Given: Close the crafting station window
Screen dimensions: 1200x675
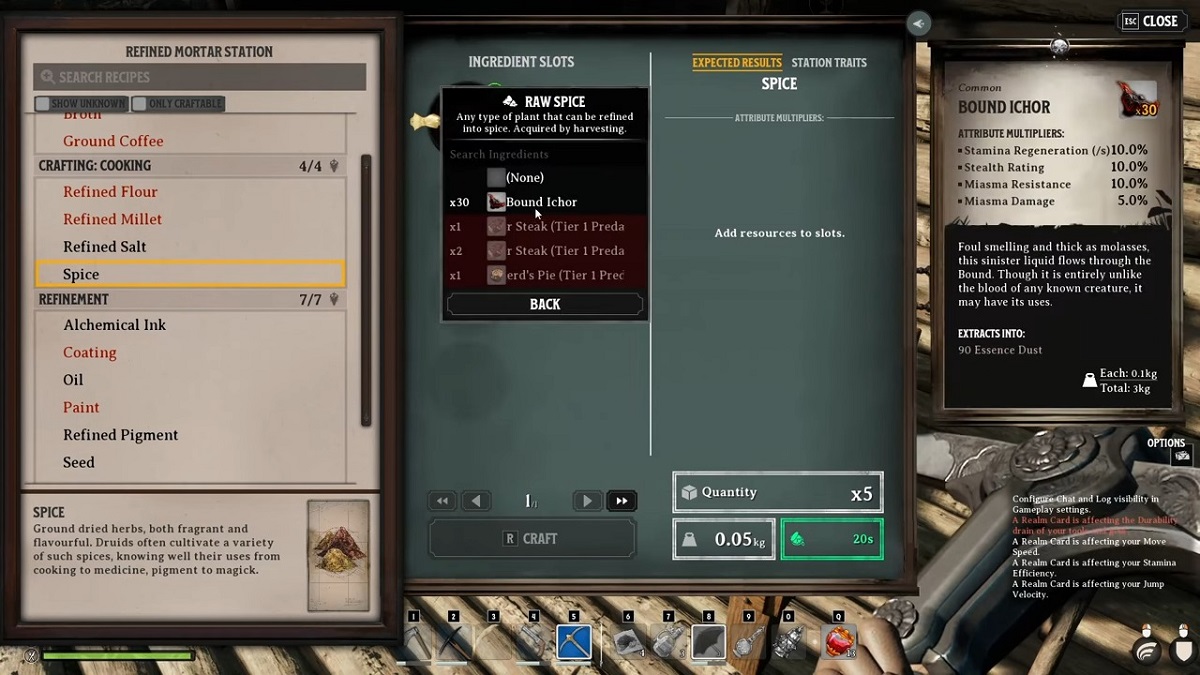Looking at the screenshot, I should (x=1149, y=21).
